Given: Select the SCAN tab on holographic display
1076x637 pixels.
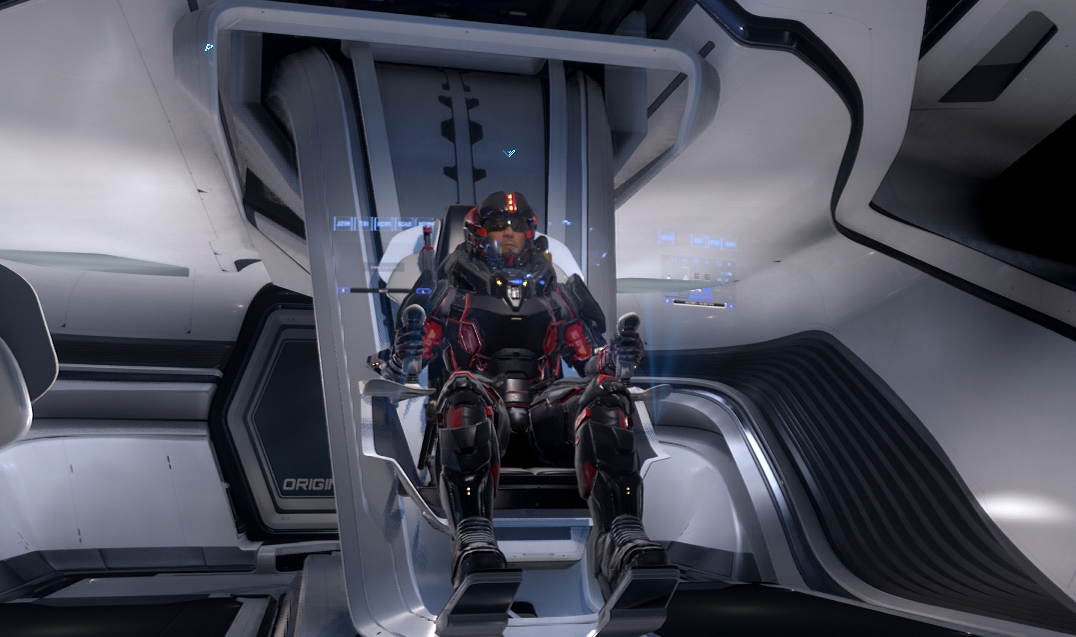Looking at the screenshot, I should (404, 224).
